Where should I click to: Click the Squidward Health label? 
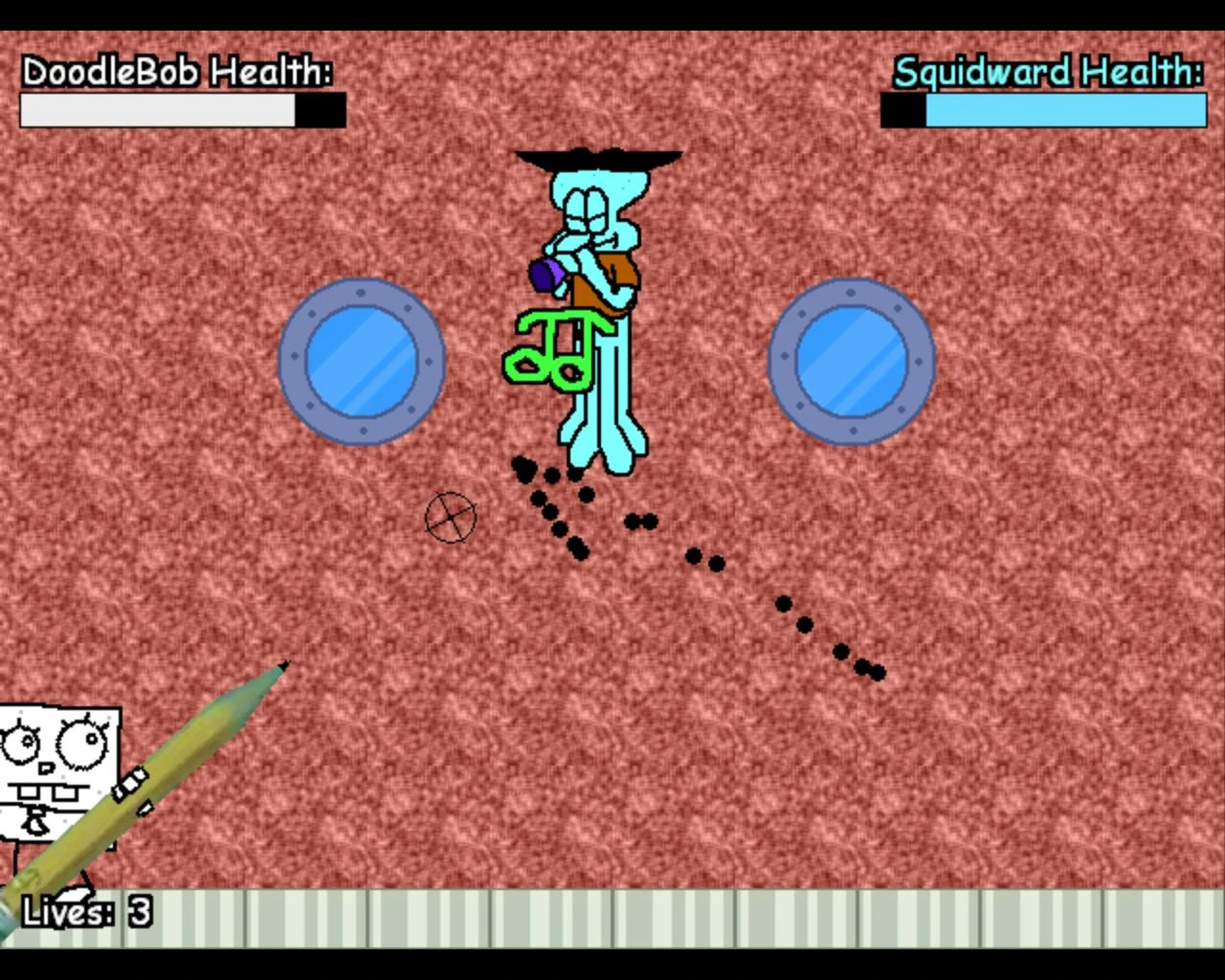click(x=1050, y=72)
